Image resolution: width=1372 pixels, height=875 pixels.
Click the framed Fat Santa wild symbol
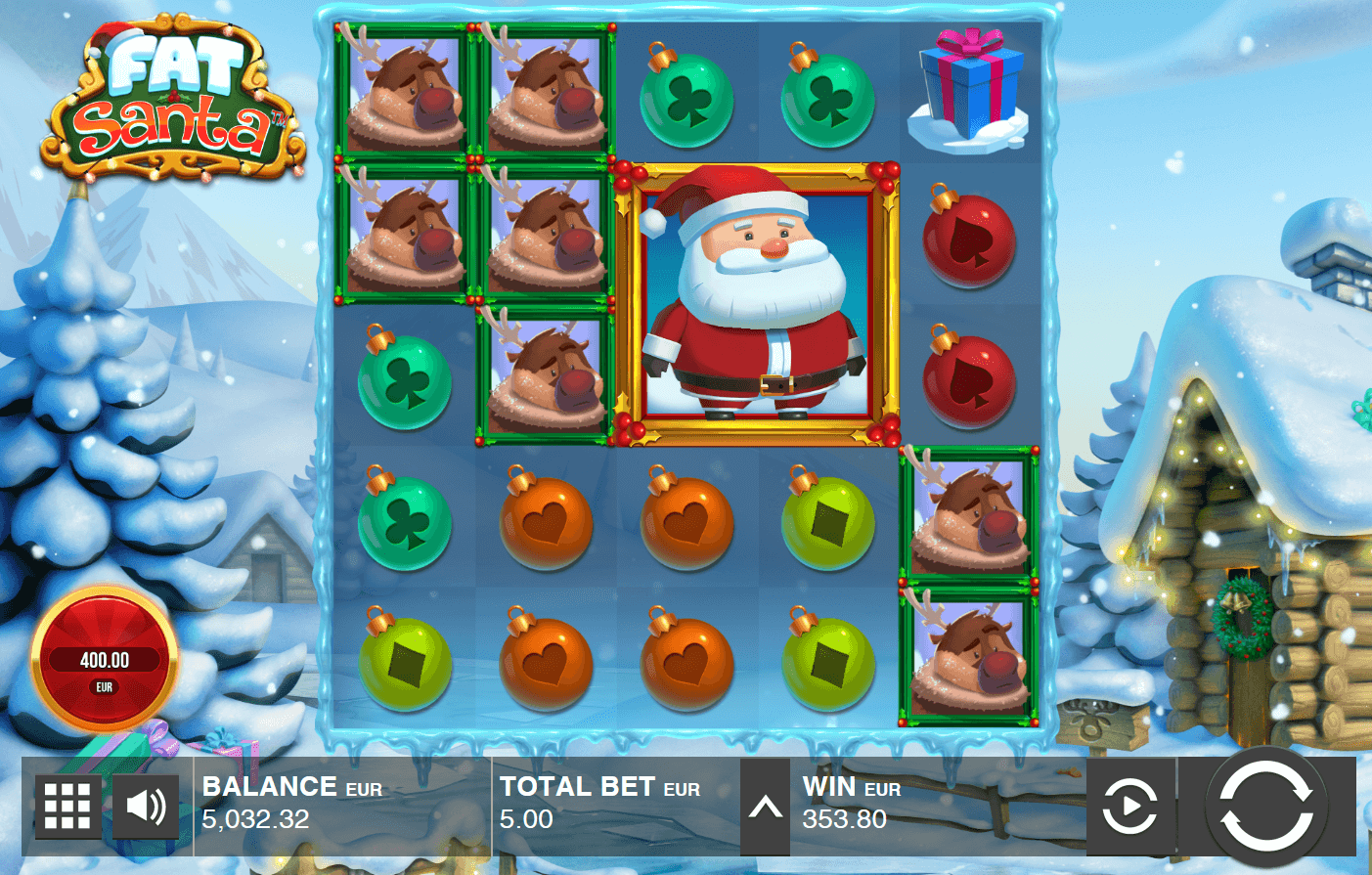click(x=763, y=303)
